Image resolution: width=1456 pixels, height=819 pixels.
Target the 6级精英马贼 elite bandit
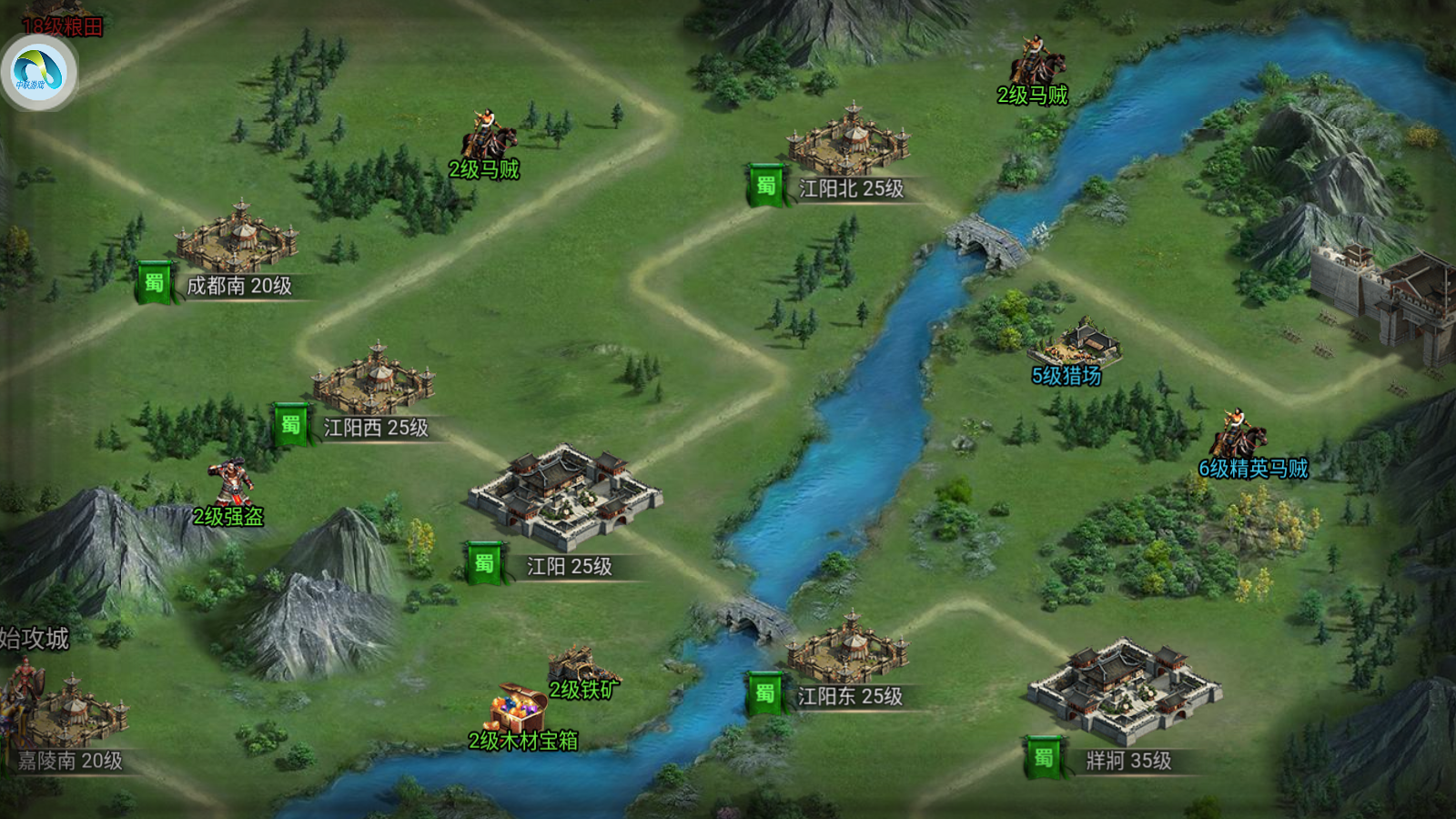(1239, 437)
